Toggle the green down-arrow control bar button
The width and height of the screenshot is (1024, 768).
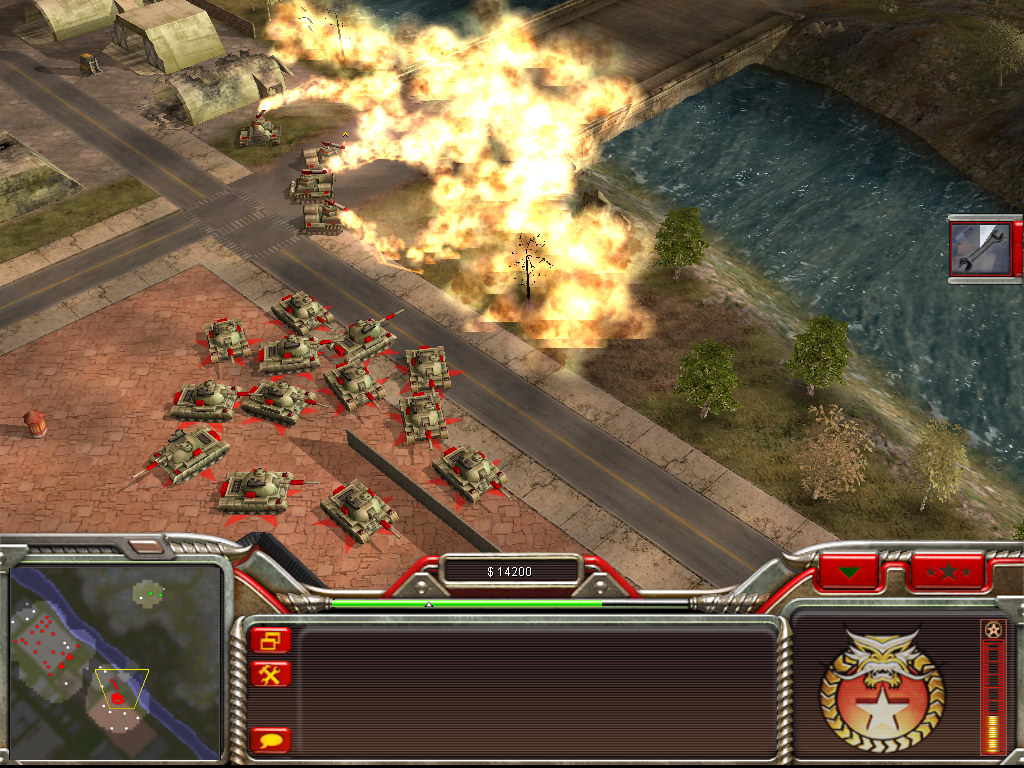849,573
